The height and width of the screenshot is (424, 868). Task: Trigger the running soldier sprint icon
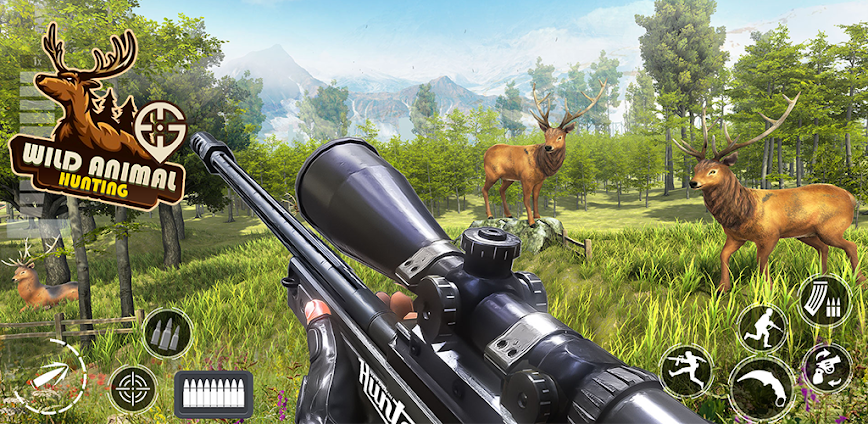pyautogui.click(x=686, y=371)
